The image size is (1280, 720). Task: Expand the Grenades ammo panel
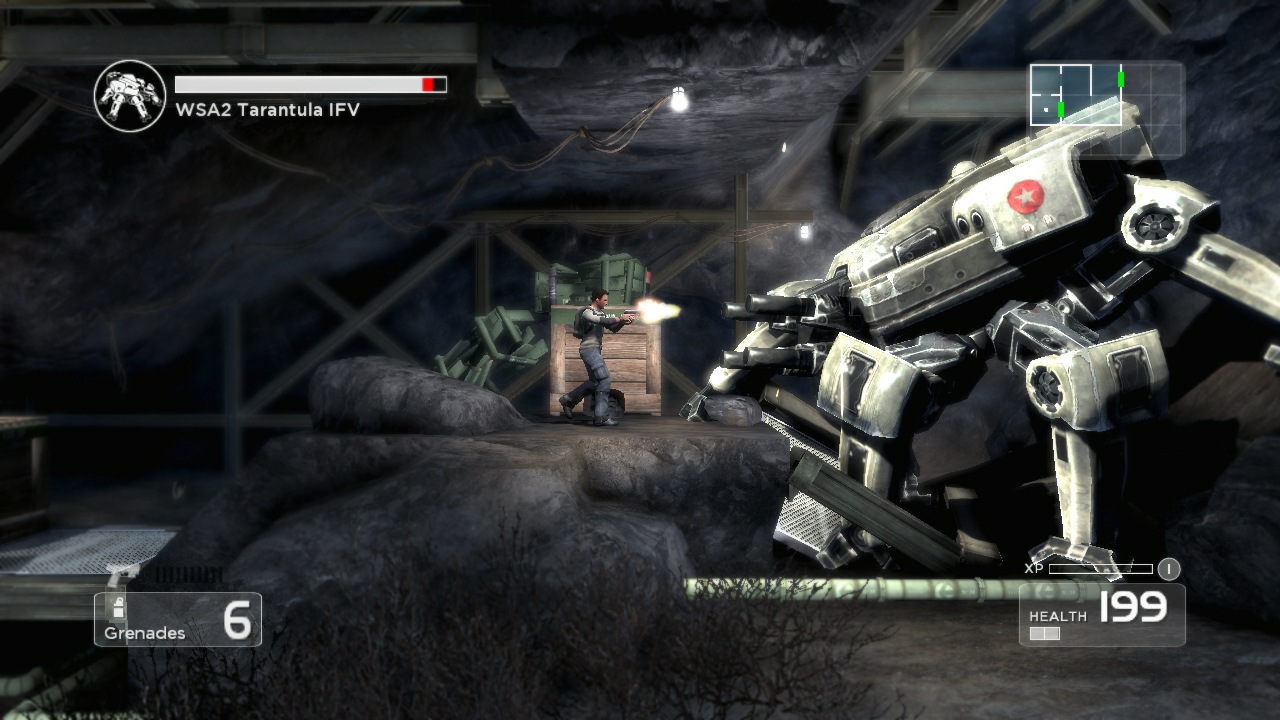pos(177,618)
